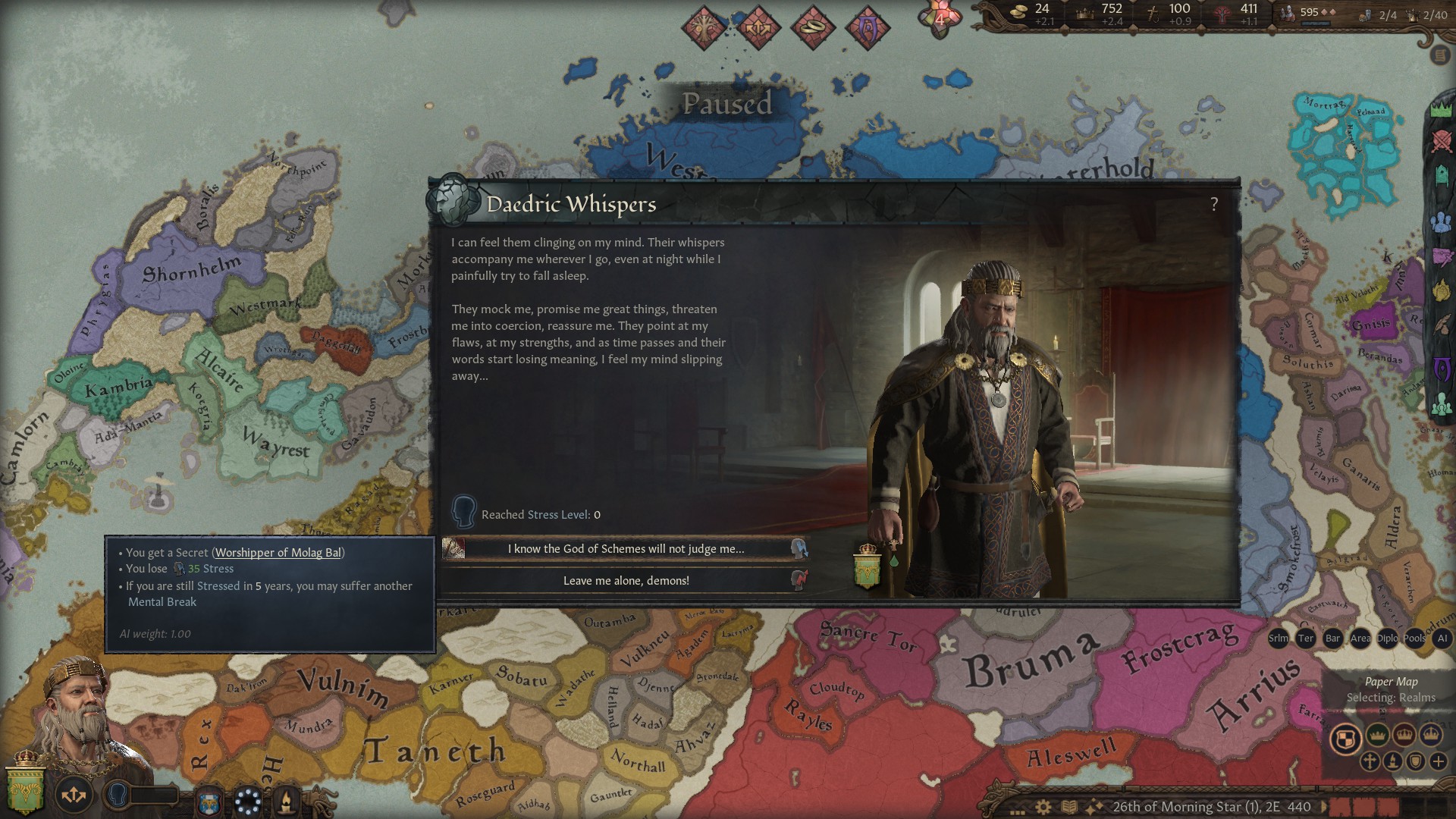1456x819 pixels.
Task: Choose "I know the God of Schemes" option
Action: [x=626, y=549]
